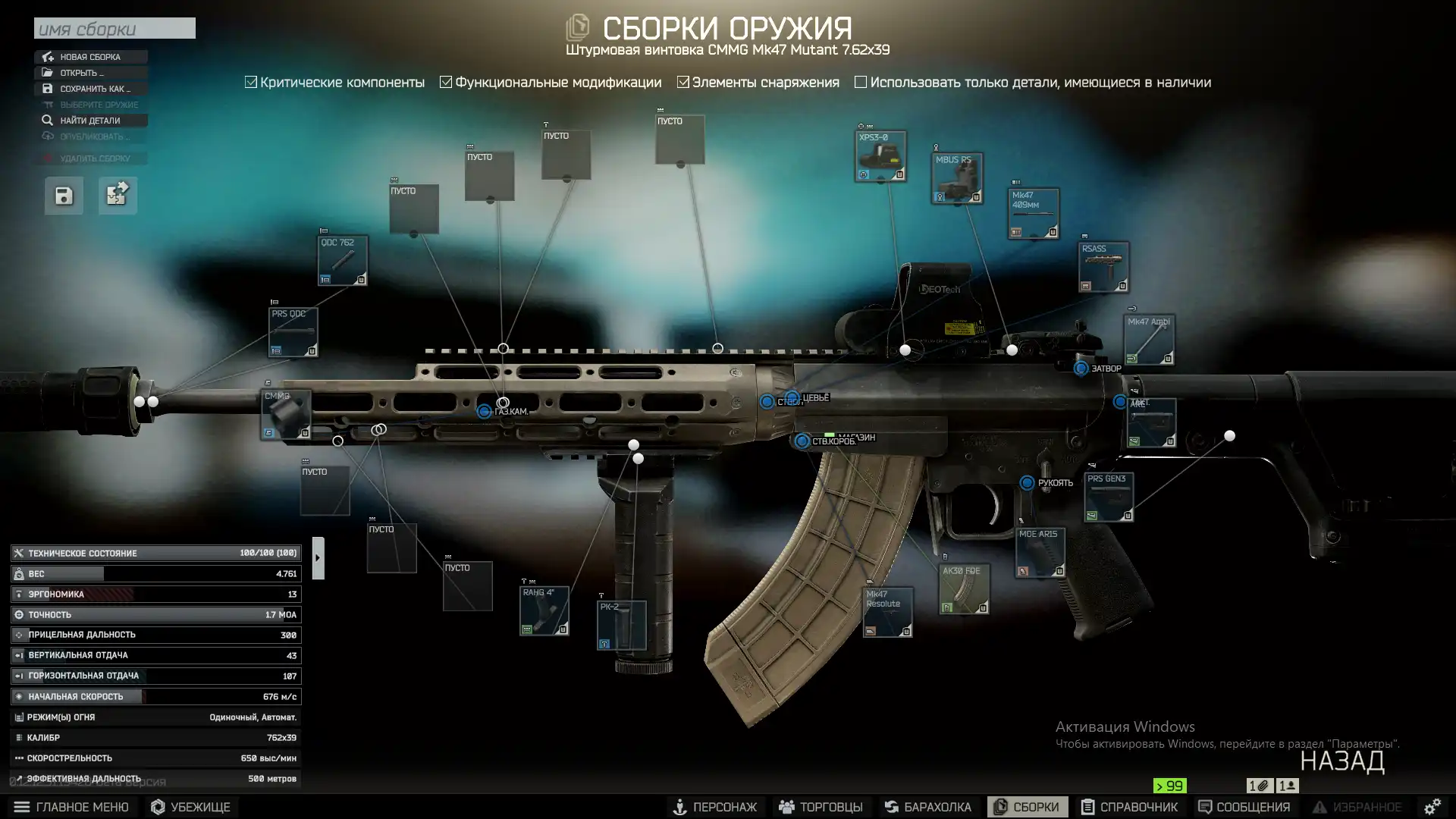
Task: Go back with the НАЗАД button
Action: (1341, 761)
